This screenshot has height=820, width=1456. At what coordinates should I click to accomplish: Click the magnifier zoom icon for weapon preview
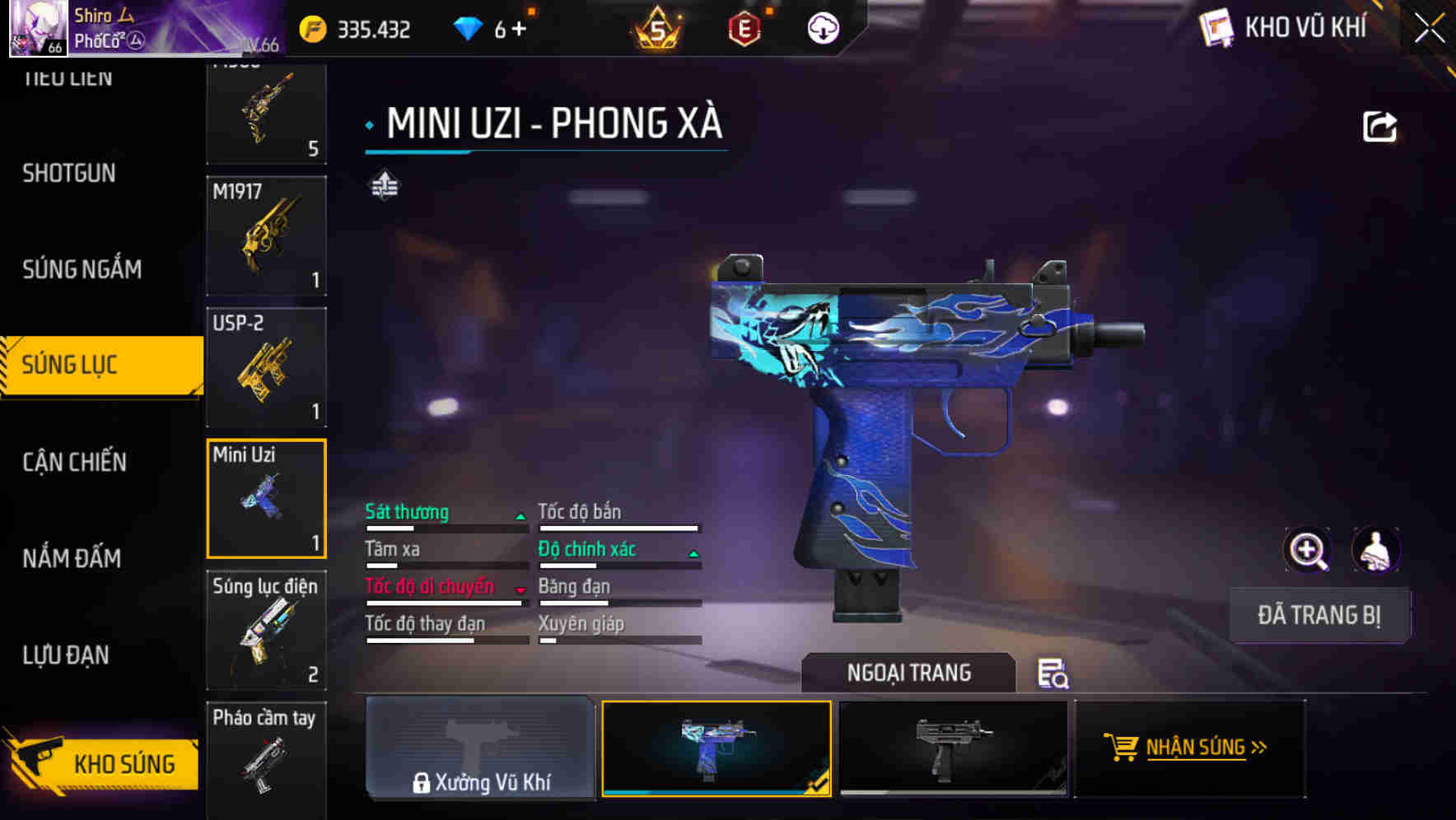[x=1305, y=550]
